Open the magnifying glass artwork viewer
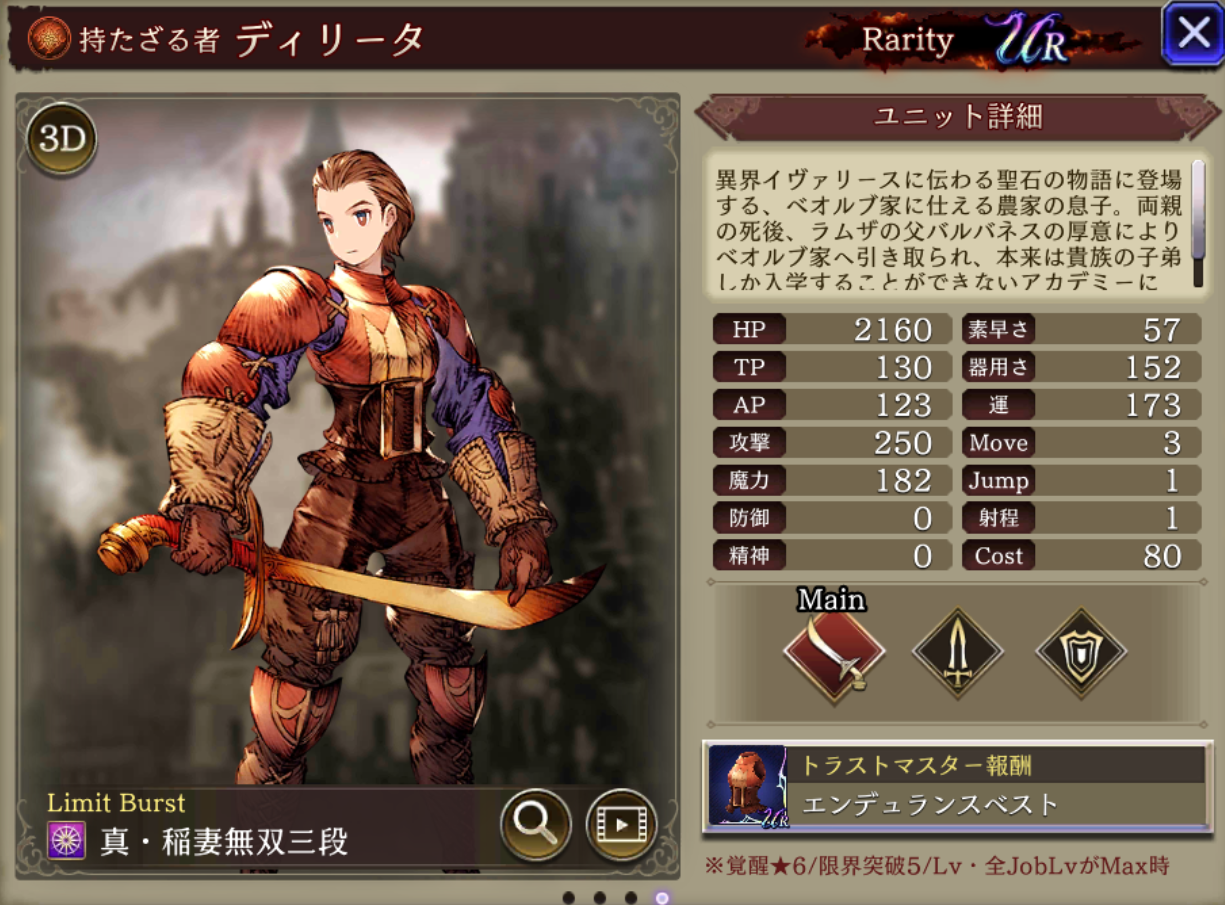 pyautogui.click(x=535, y=824)
